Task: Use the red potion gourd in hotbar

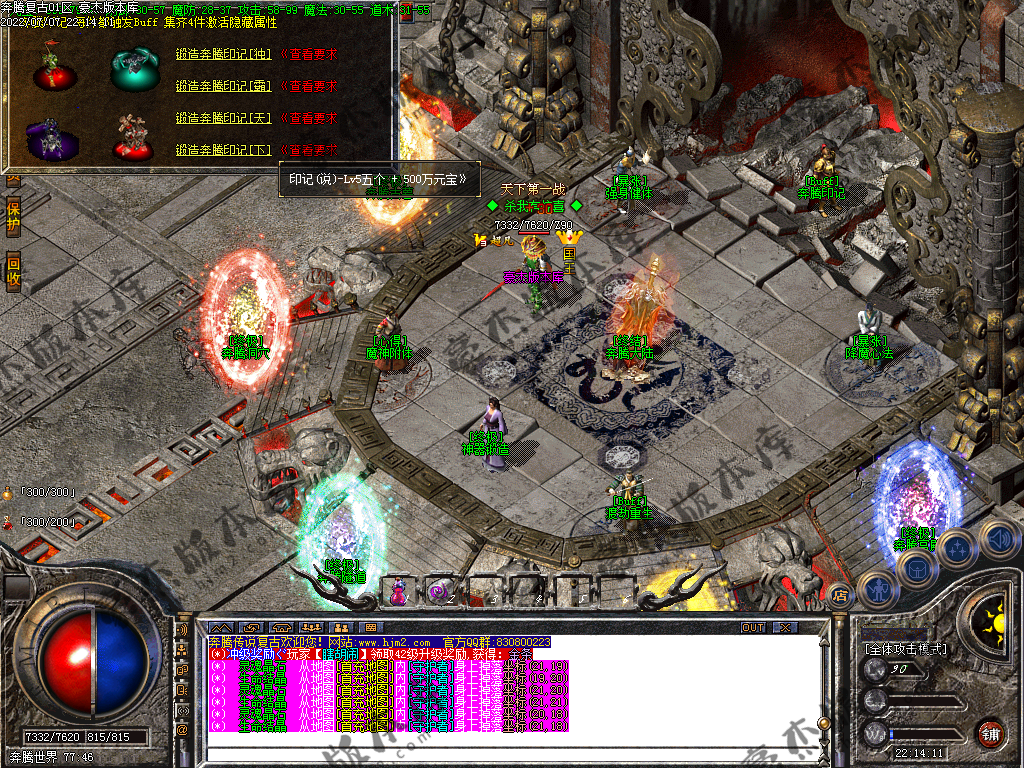Action: click(398, 592)
